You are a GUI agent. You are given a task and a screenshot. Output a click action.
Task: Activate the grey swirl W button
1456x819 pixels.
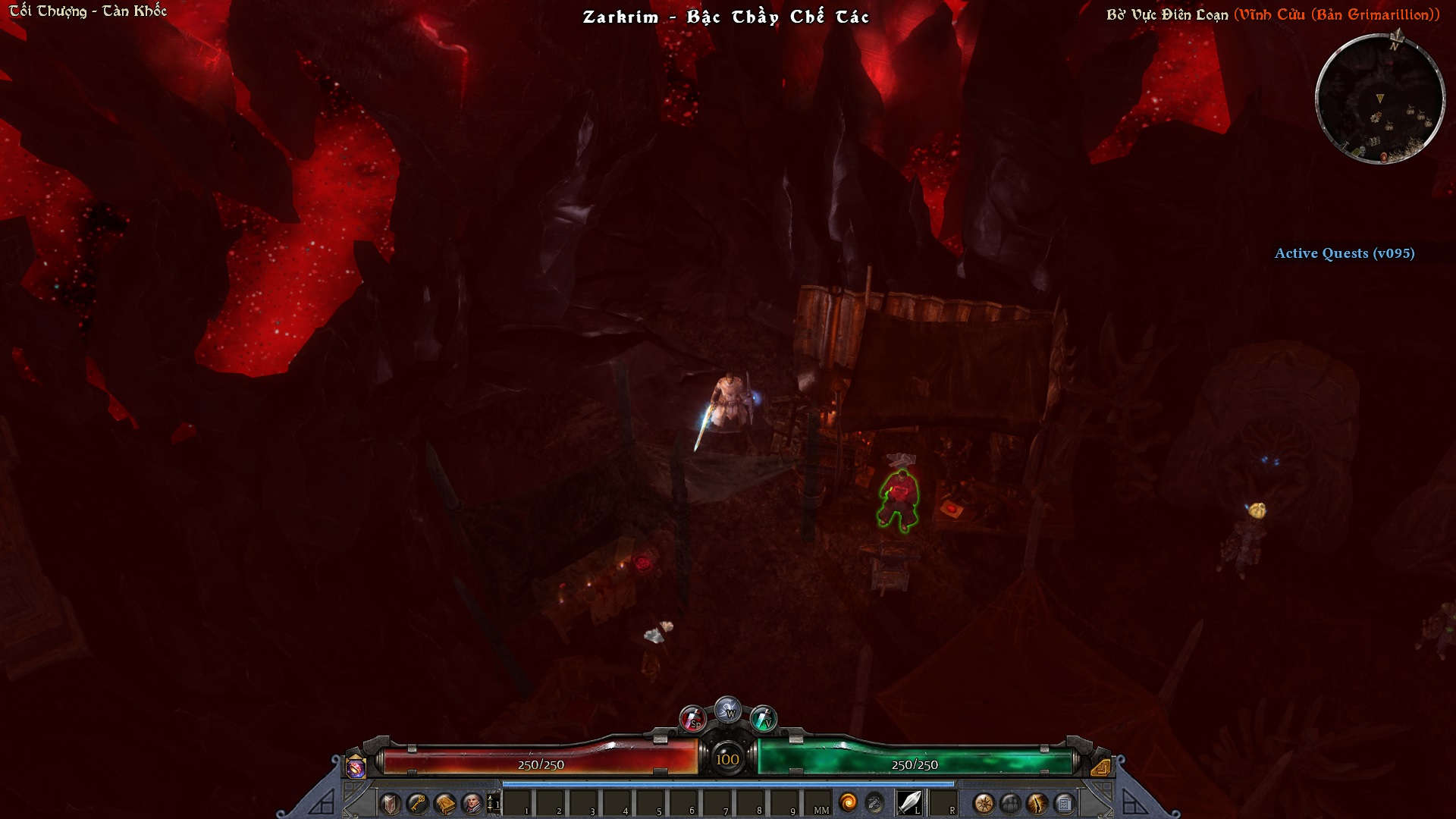(728, 709)
